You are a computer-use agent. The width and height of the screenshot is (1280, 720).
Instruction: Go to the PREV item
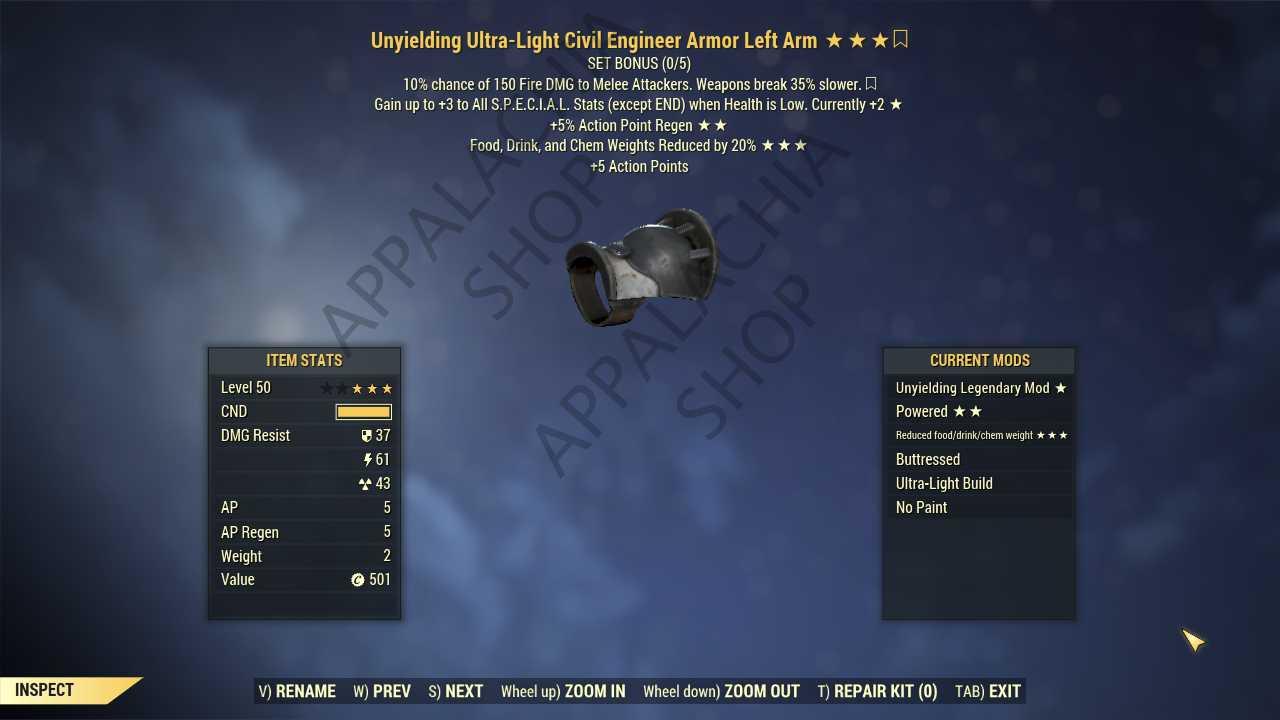tap(382, 691)
